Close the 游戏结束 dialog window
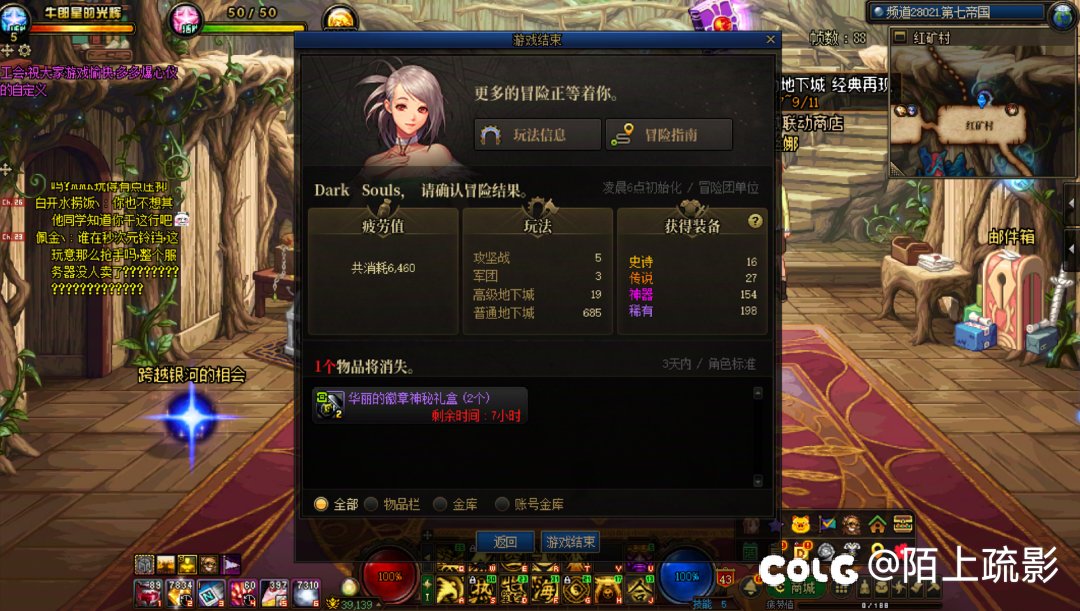 (x=770, y=40)
